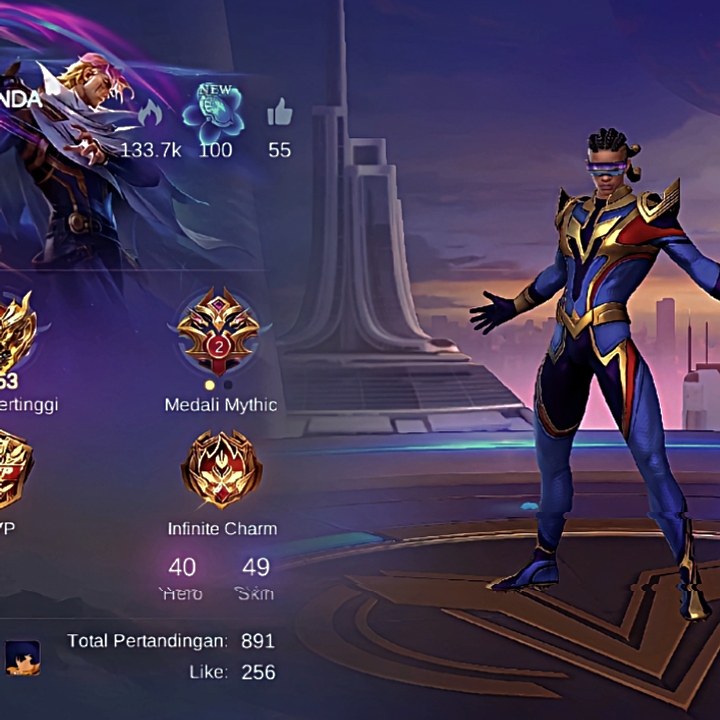Show the owned Hero count

point(182,568)
